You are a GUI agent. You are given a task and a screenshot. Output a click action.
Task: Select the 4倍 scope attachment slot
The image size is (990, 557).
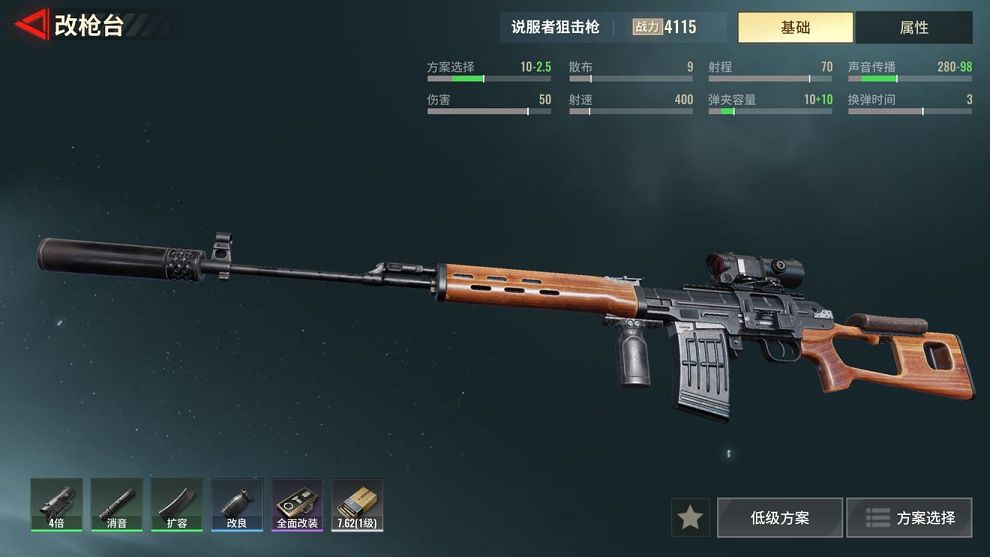[x=56, y=504]
